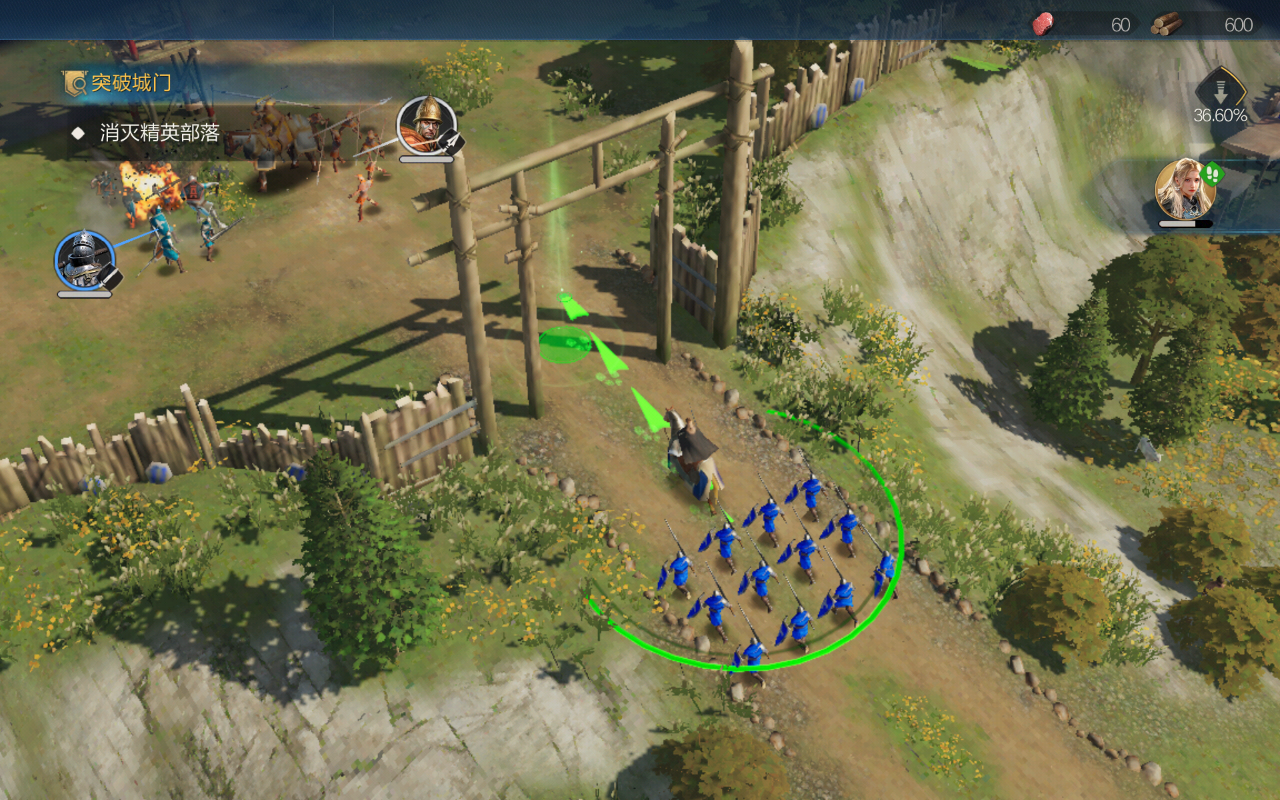Viewport: 1280px width, 800px height.
Task: Select the blonde heroine portrait
Action: point(1185,188)
